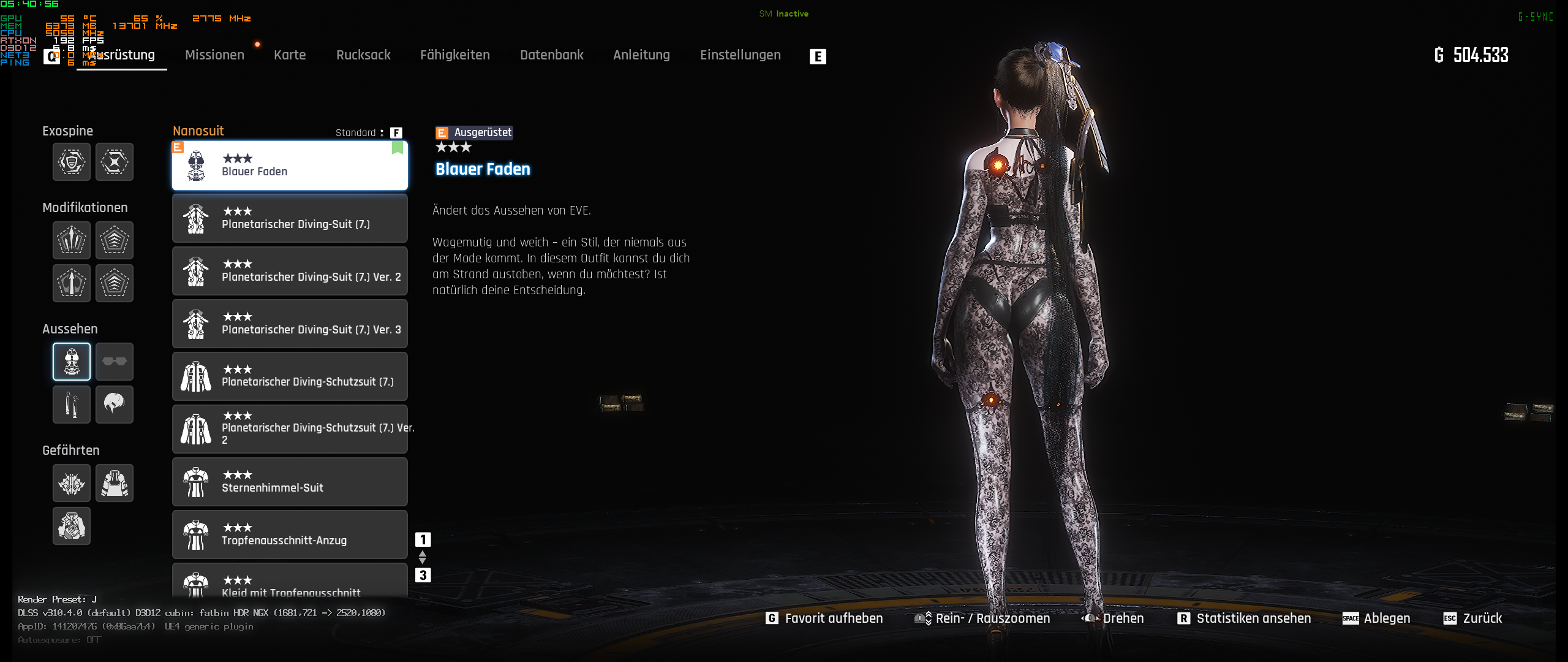
Task: Choose Planetarischer Diving-Suit (7.) Ver. 2
Action: click(x=290, y=271)
